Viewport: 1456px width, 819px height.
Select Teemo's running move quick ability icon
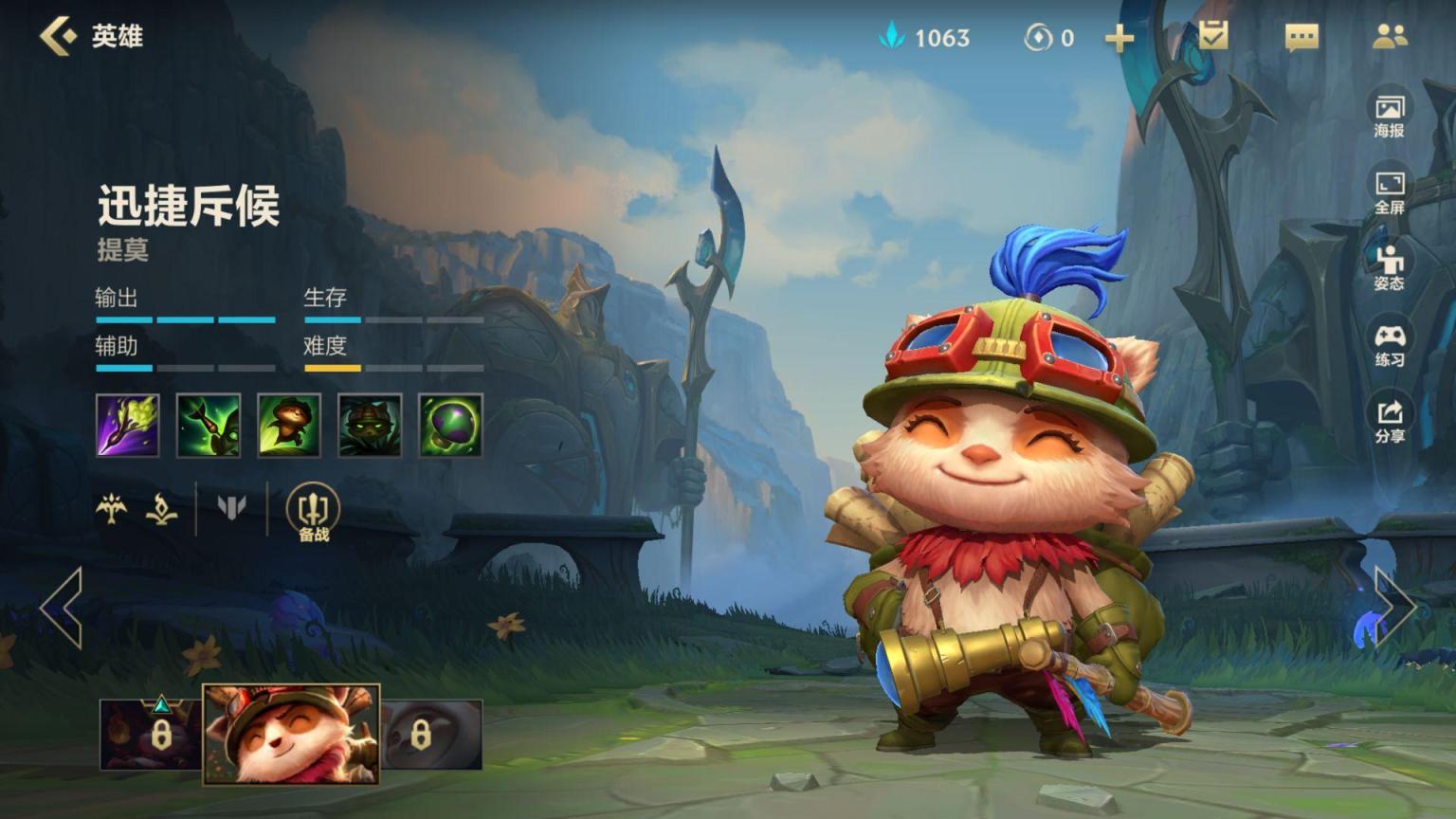[x=289, y=426]
